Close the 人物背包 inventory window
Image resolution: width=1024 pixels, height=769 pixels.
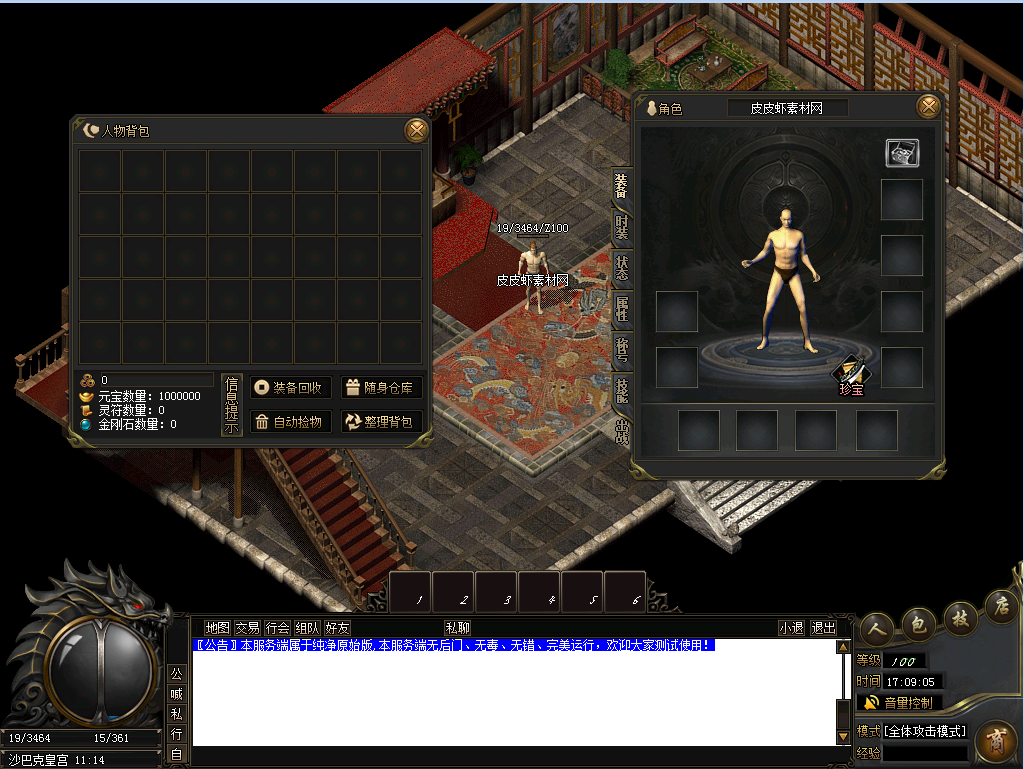416,130
